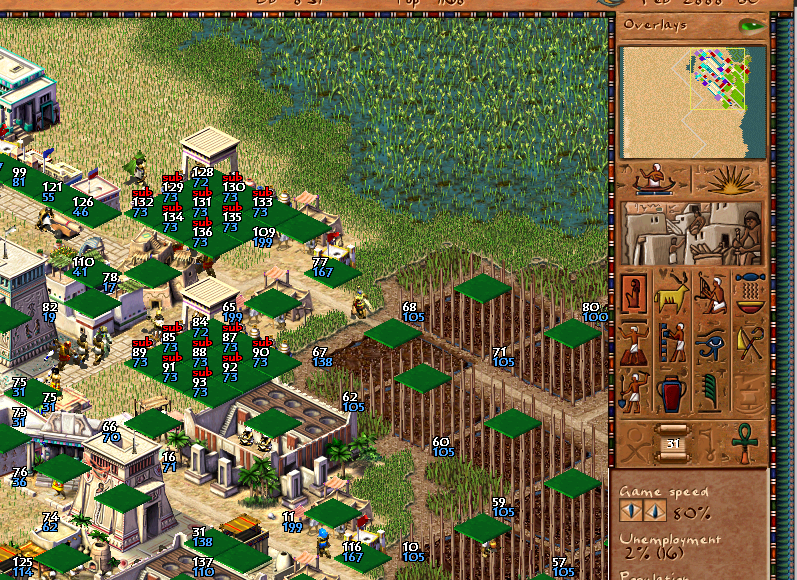This screenshot has width=797, height=580.
Task: Open the water and bowl build category
Action: (749, 294)
